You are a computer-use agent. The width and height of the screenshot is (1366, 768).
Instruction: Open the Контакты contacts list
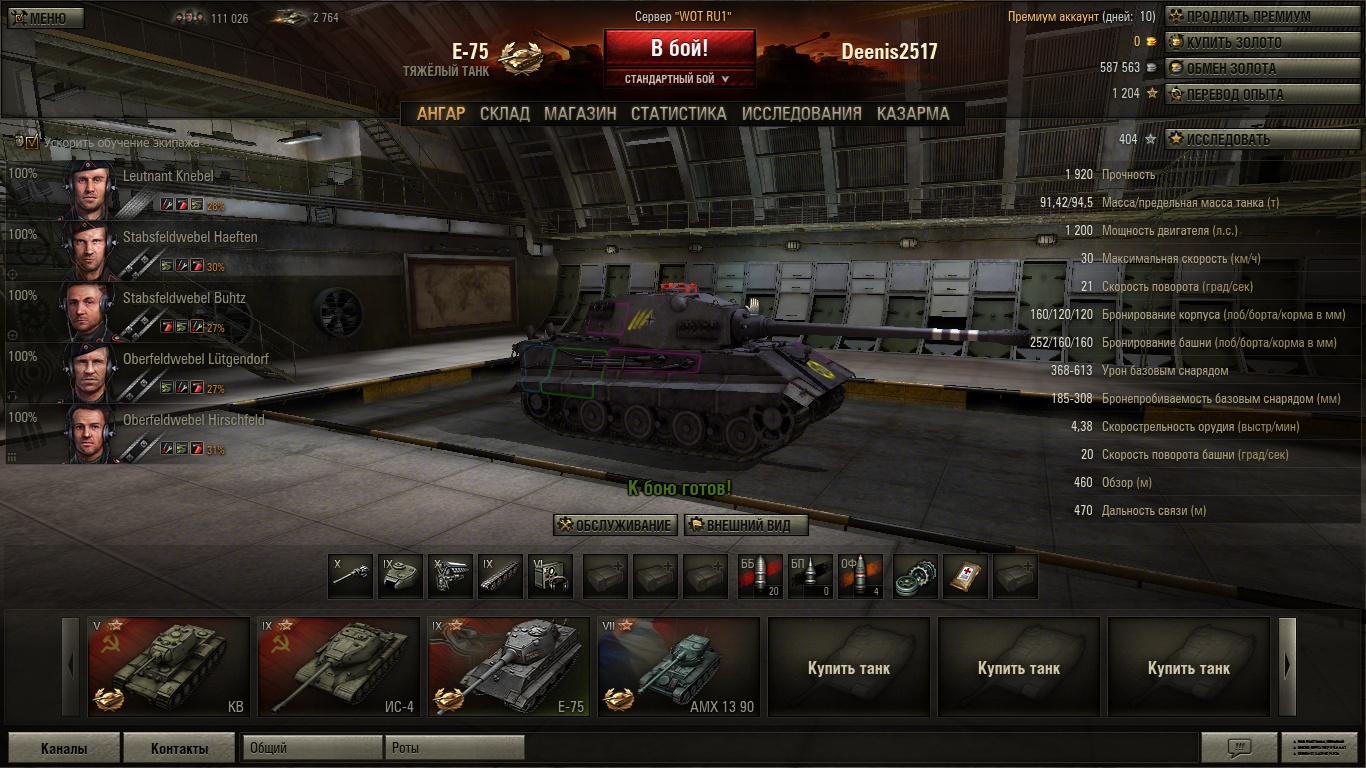pos(179,748)
